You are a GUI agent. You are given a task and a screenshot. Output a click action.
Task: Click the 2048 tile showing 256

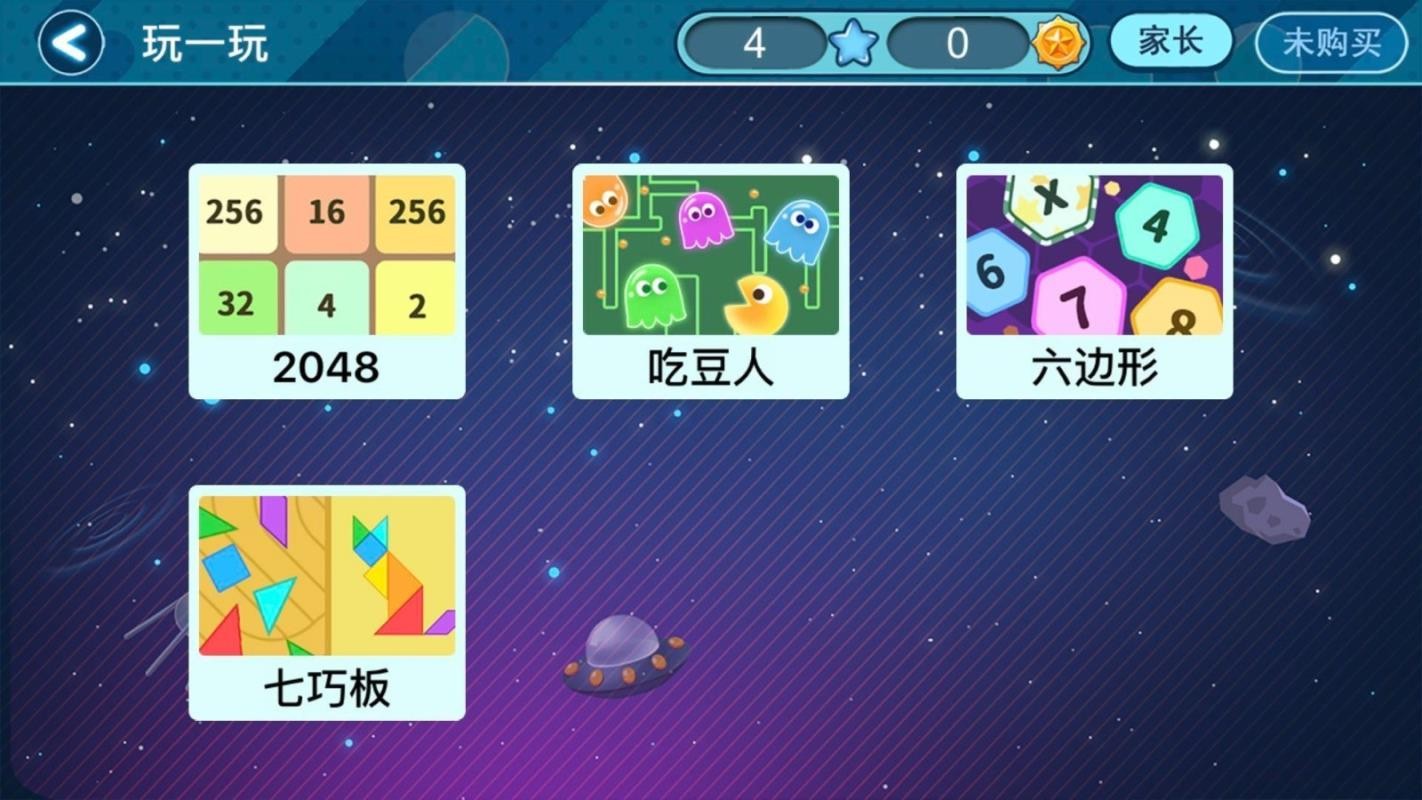[236, 212]
